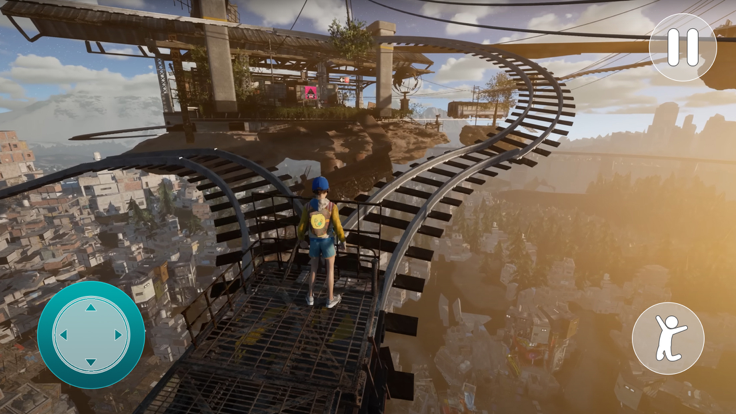The width and height of the screenshot is (736, 414).
Task: Pause the game with the pause button
Action: pos(683,47)
